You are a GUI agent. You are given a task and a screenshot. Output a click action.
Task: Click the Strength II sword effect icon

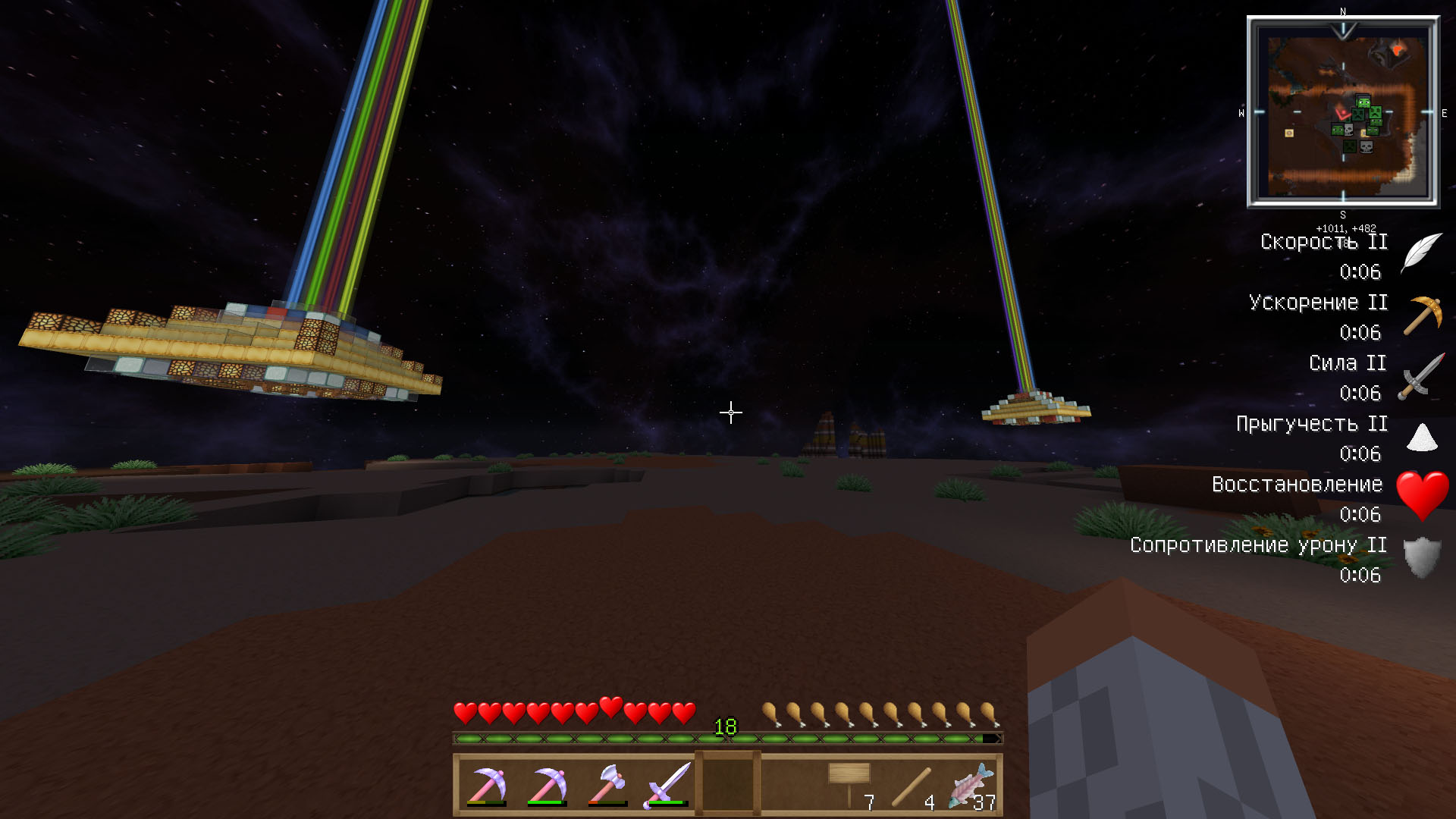(1422, 376)
